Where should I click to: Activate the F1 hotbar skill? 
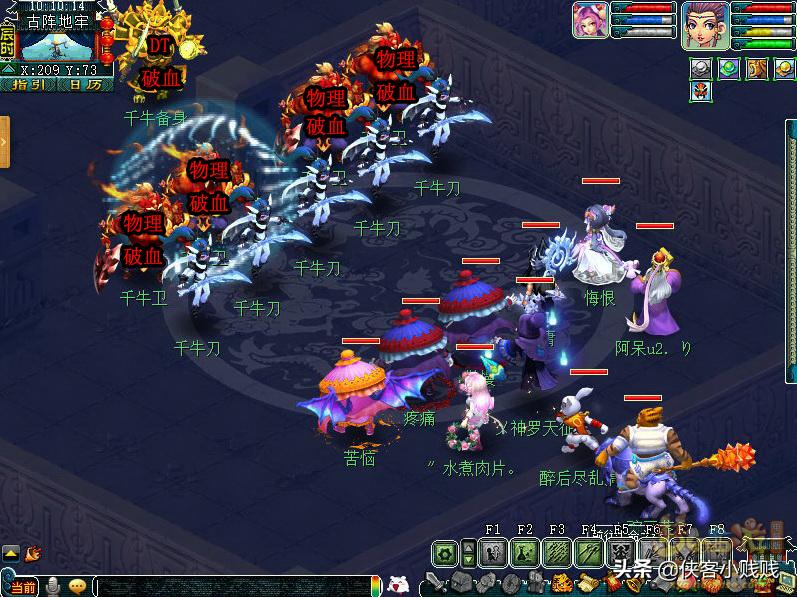point(493,552)
